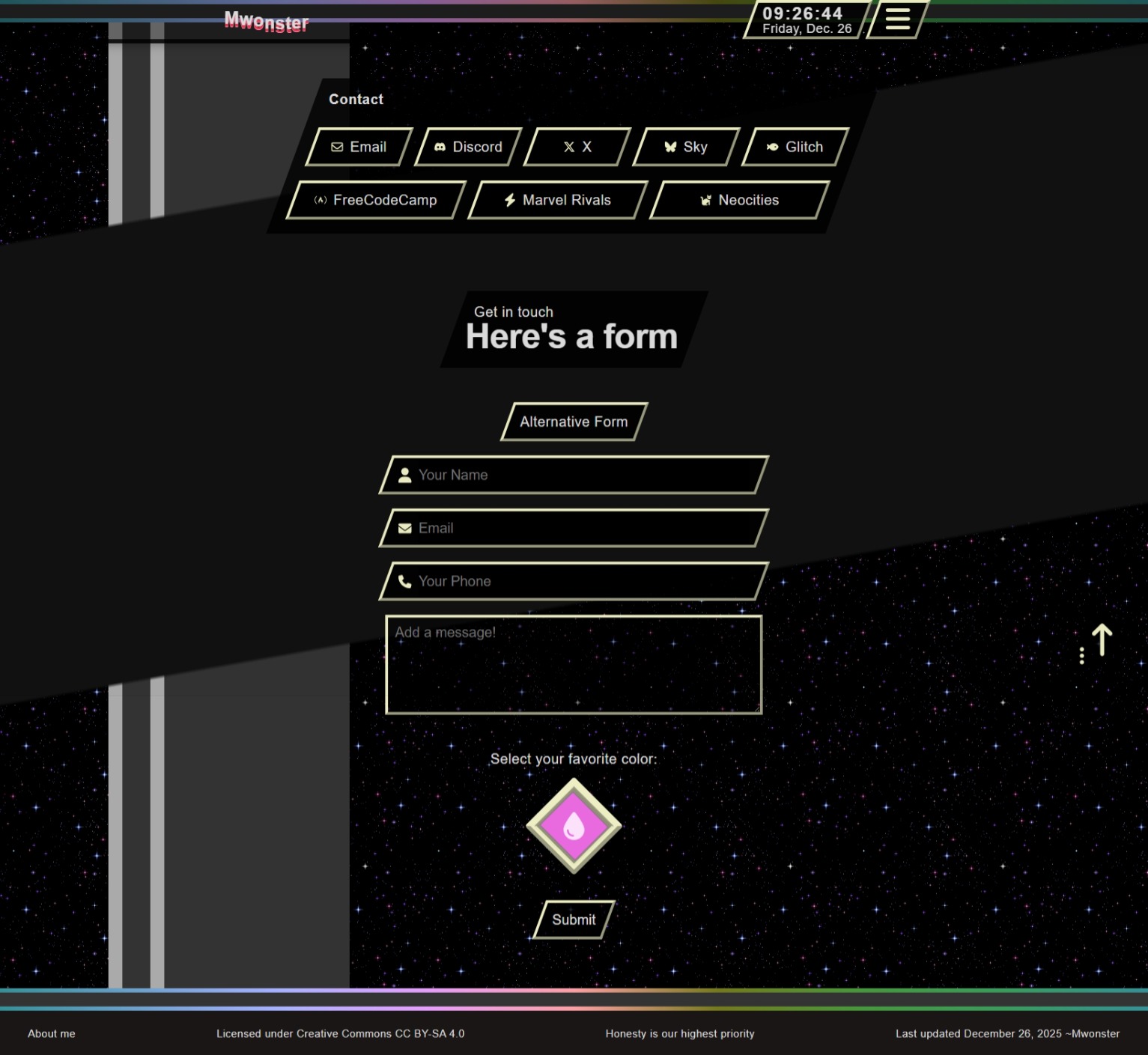The width and height of the screenshot is (1148, 1055).
Task: Open the hamburger menu
Action: (x=897, y=19)
